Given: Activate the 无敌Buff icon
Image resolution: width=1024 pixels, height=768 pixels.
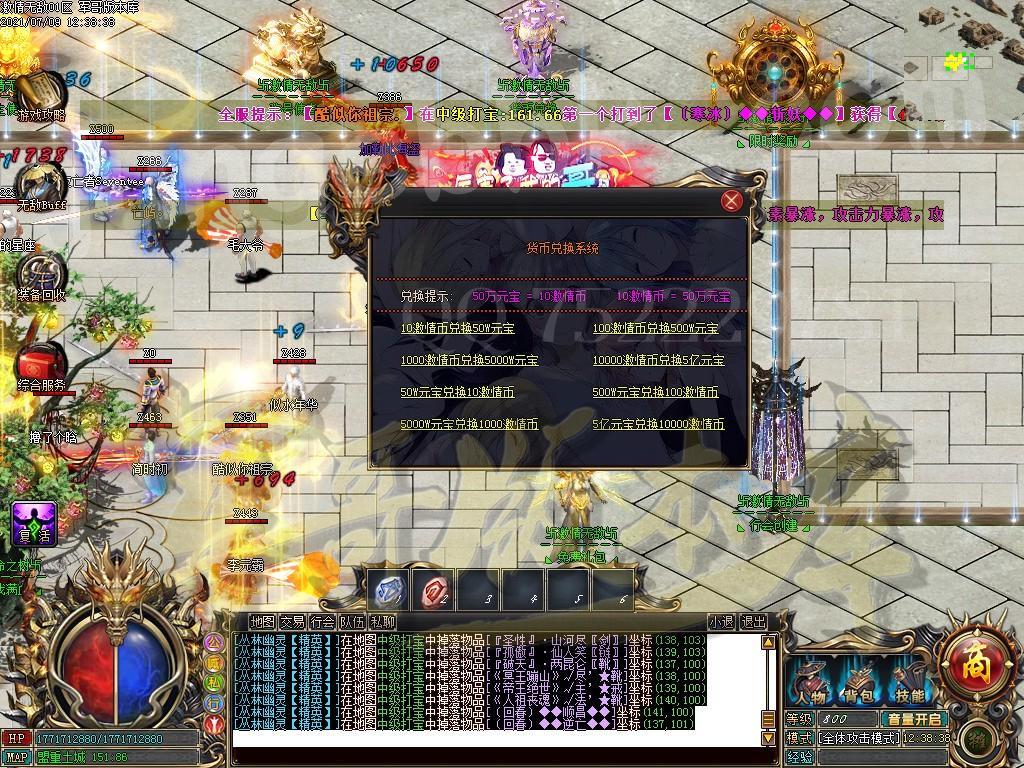Looking at the screenshot, I should click(40, 184).
